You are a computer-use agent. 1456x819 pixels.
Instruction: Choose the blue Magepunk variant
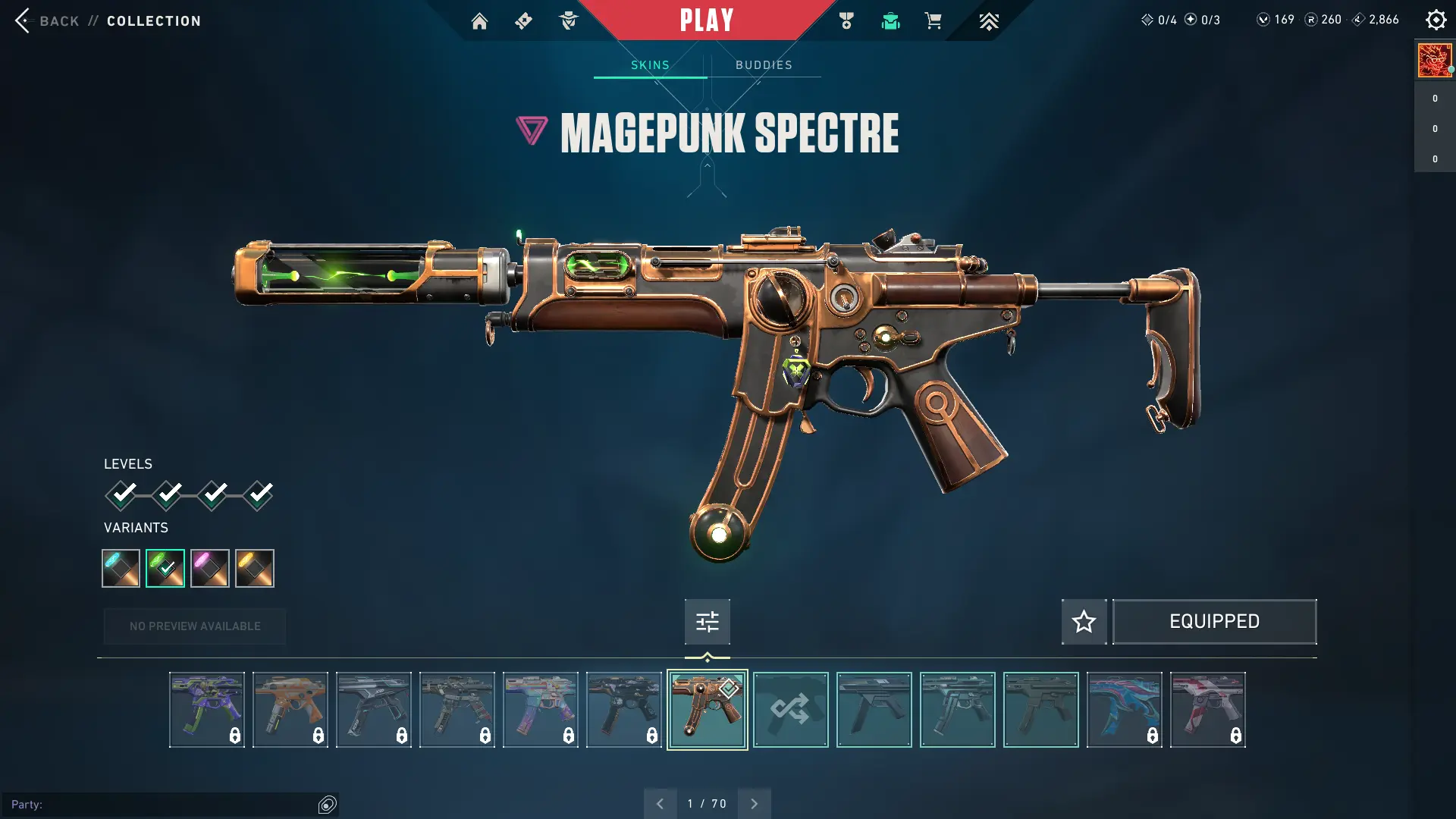point(121,568)
